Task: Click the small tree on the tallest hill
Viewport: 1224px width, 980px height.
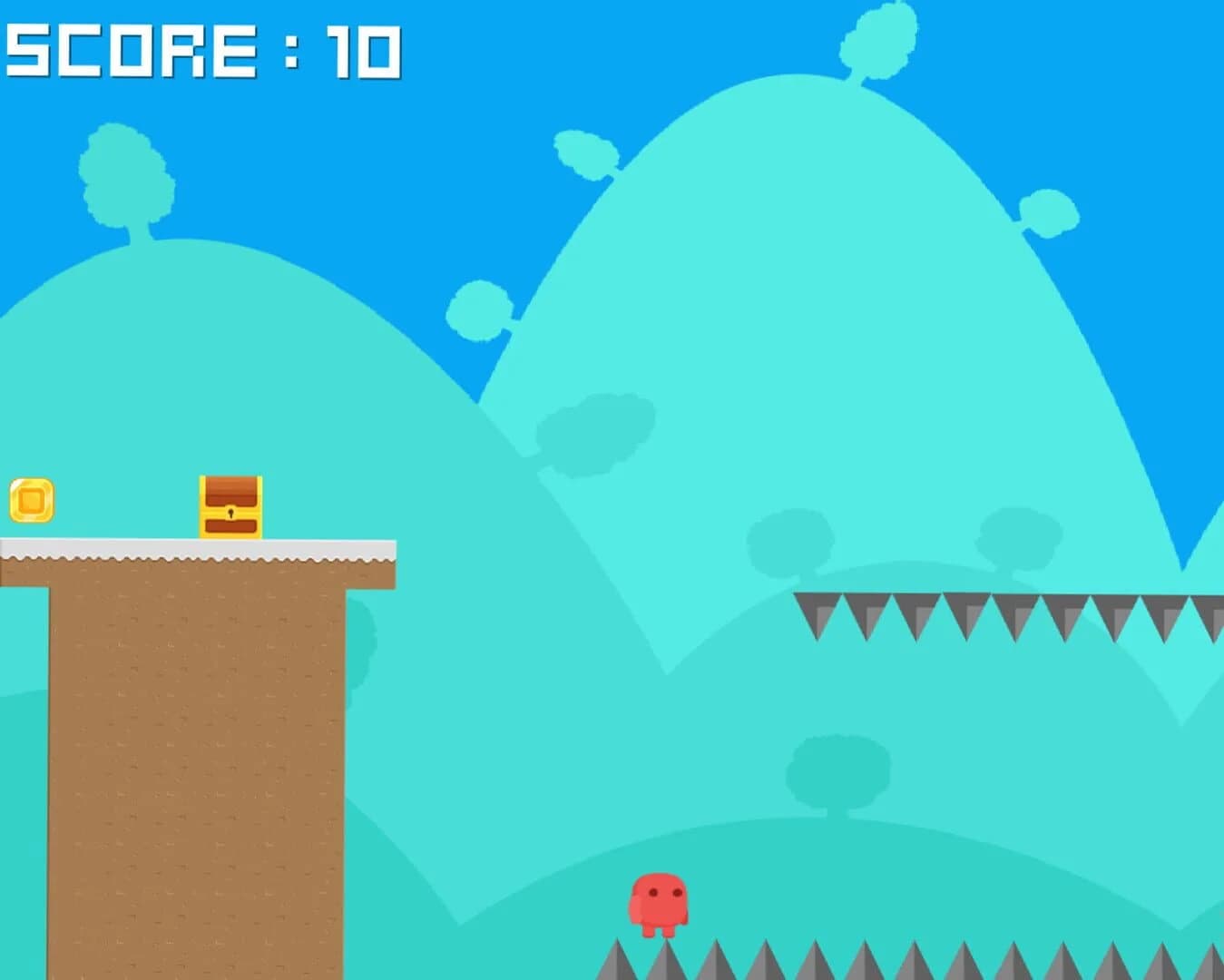Action: pyautogui.click(x=876, y=41)
